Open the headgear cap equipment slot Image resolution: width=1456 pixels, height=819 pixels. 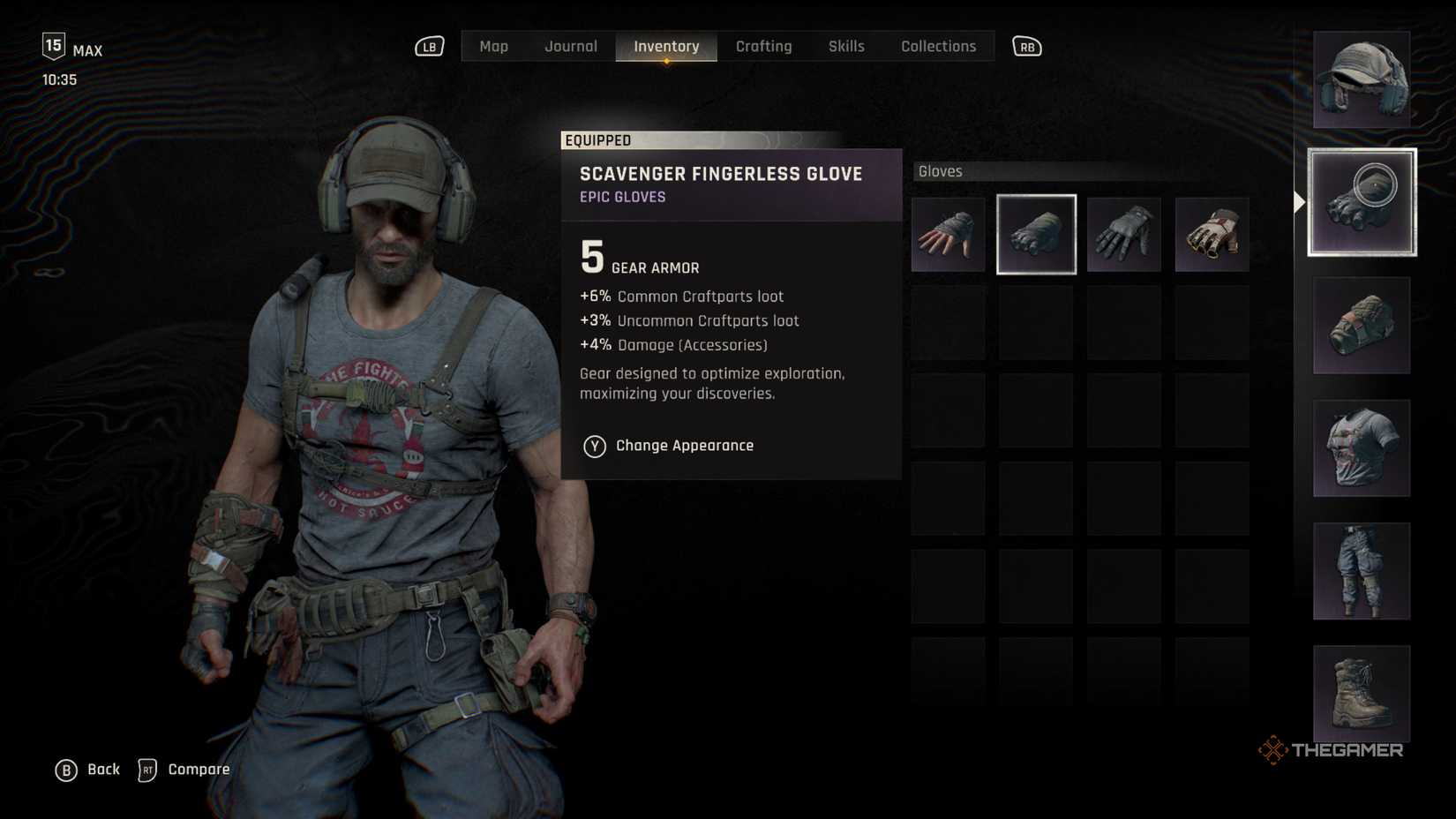1361,80
